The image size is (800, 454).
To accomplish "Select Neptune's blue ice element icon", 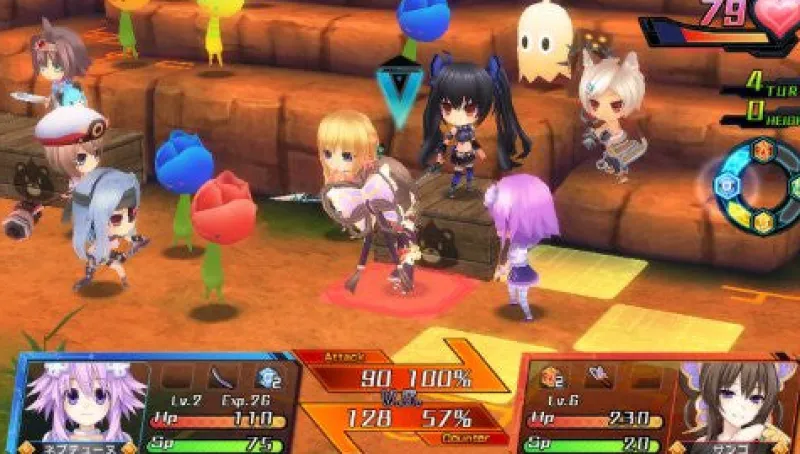I will [268, 378].
